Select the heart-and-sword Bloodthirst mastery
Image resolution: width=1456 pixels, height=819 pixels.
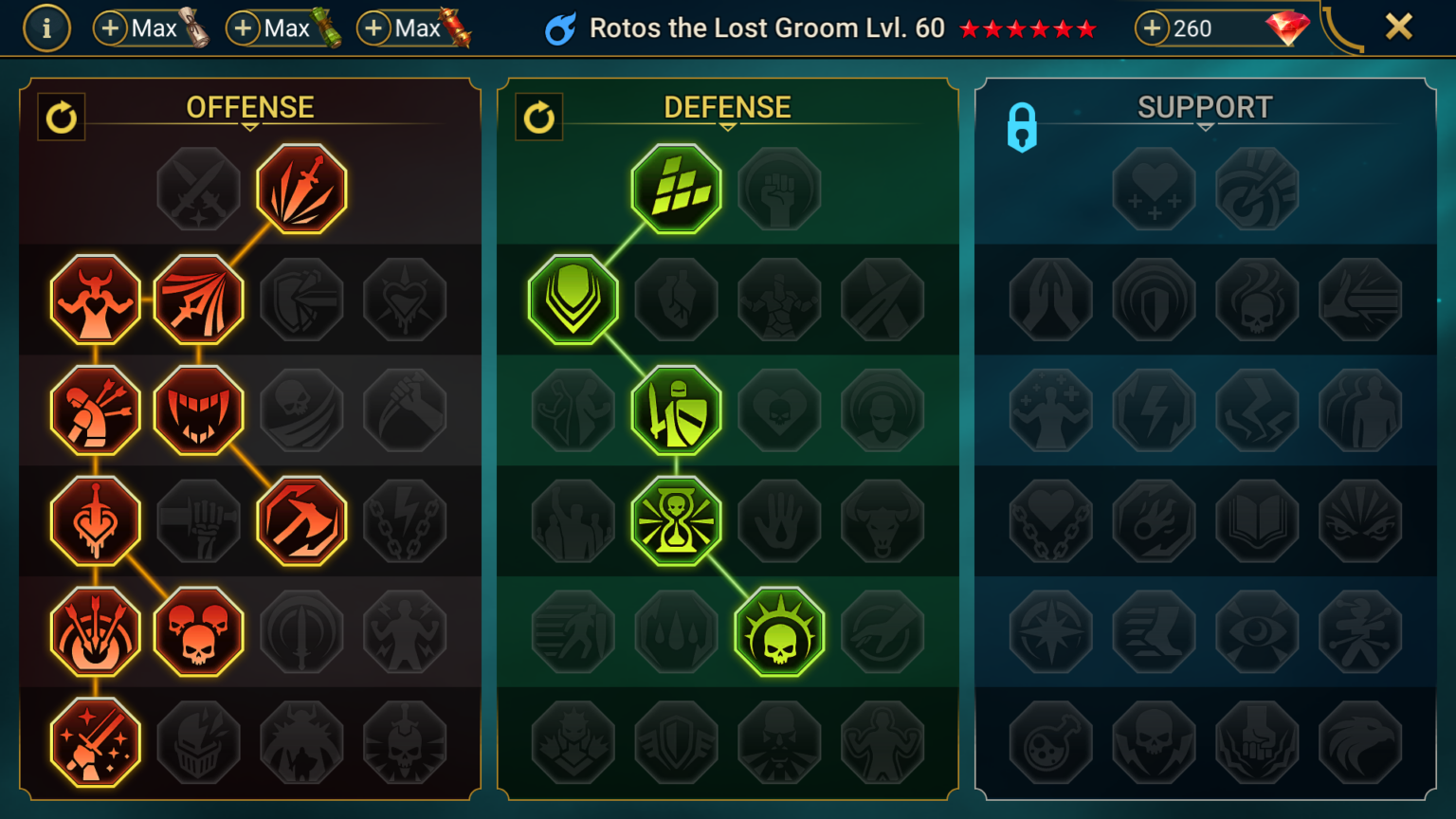point(96,520)
